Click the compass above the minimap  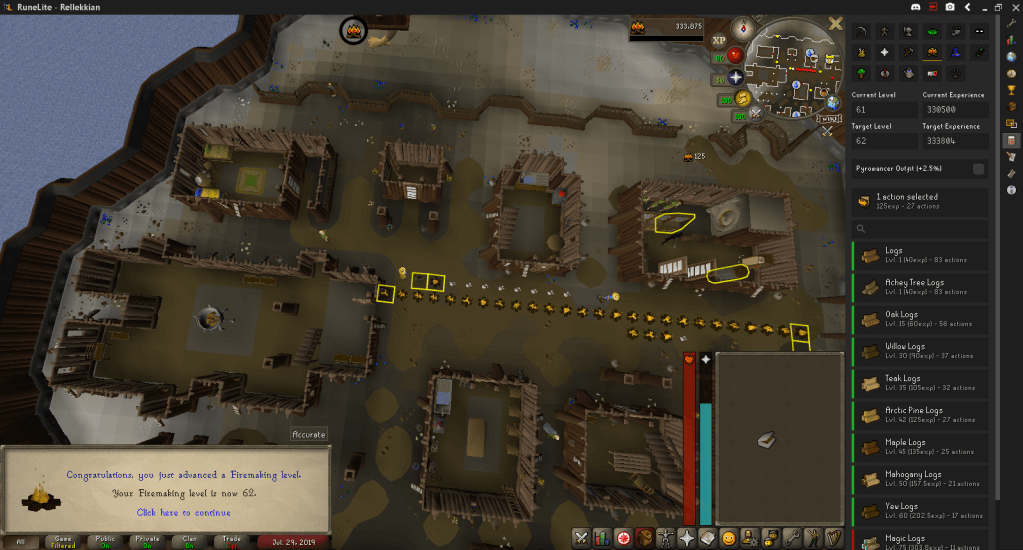[x=741, y=27]
